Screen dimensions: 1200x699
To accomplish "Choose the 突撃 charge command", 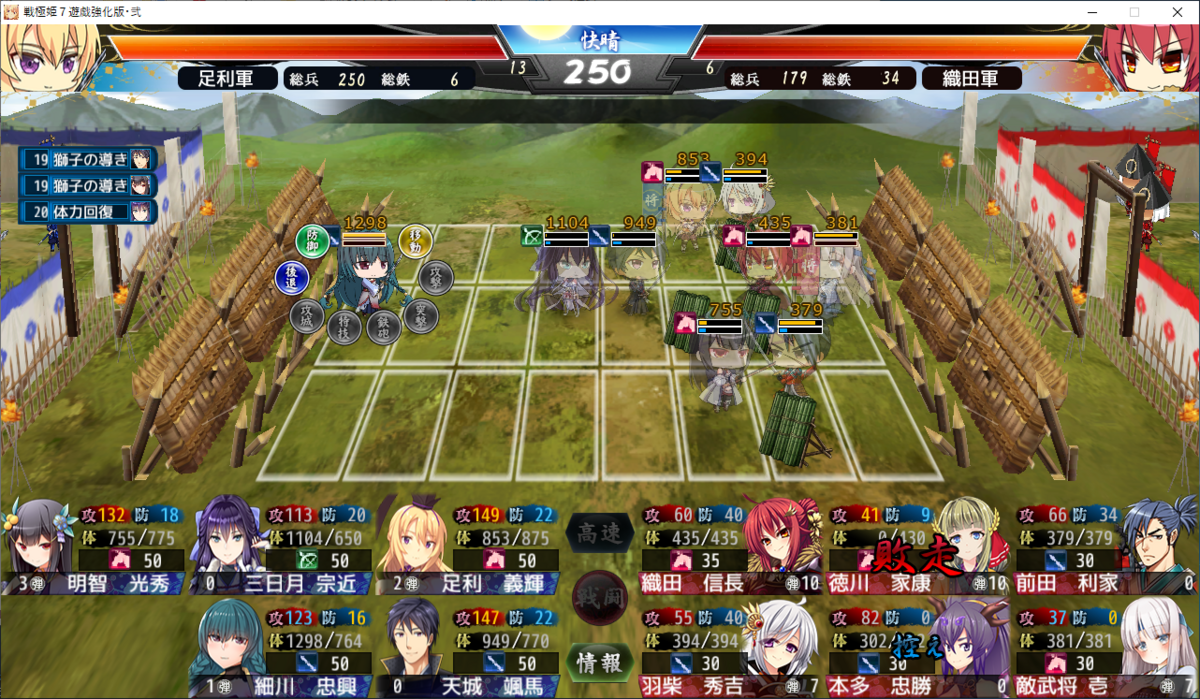I will tap(421, 316).
